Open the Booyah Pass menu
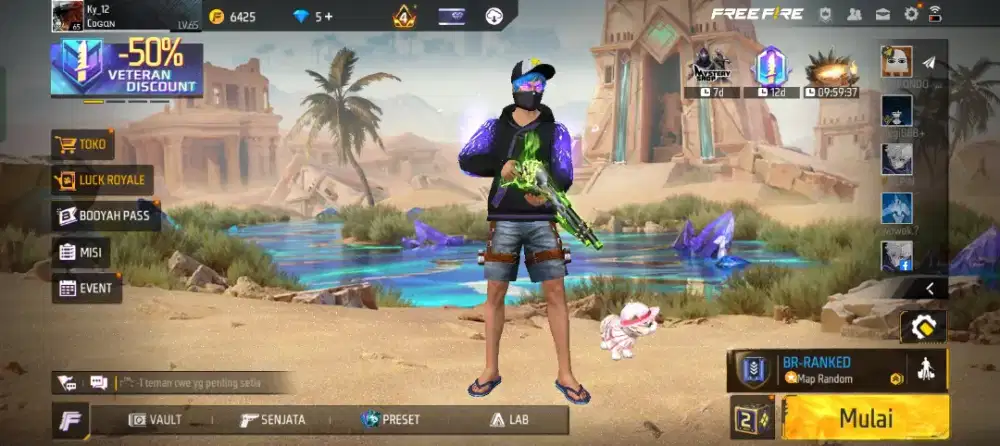Image resolution: width=1000 pixels, height=446 pixels. click(x=107, y=216)
